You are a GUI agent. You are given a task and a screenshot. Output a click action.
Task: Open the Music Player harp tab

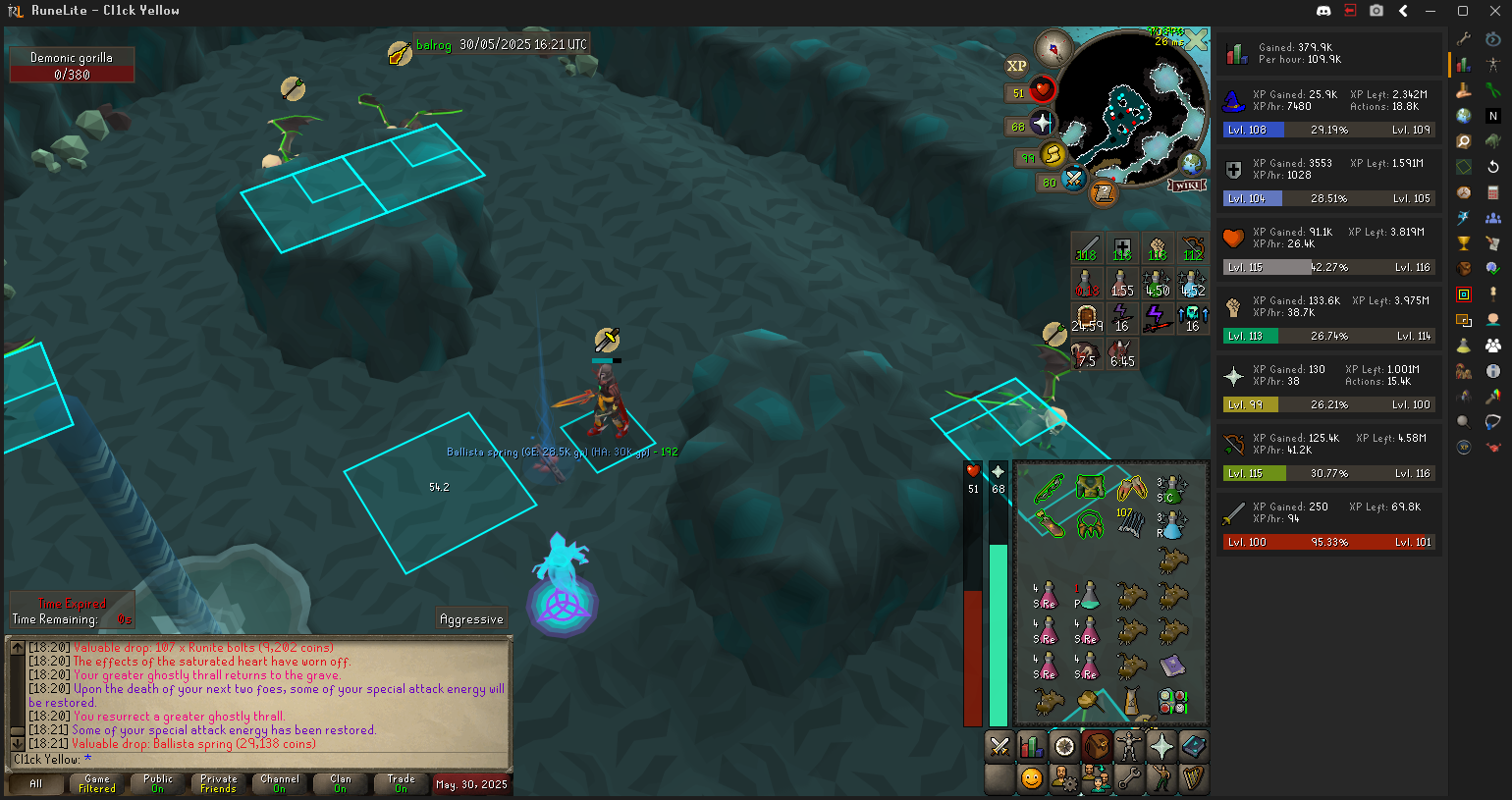[1194, 779]
